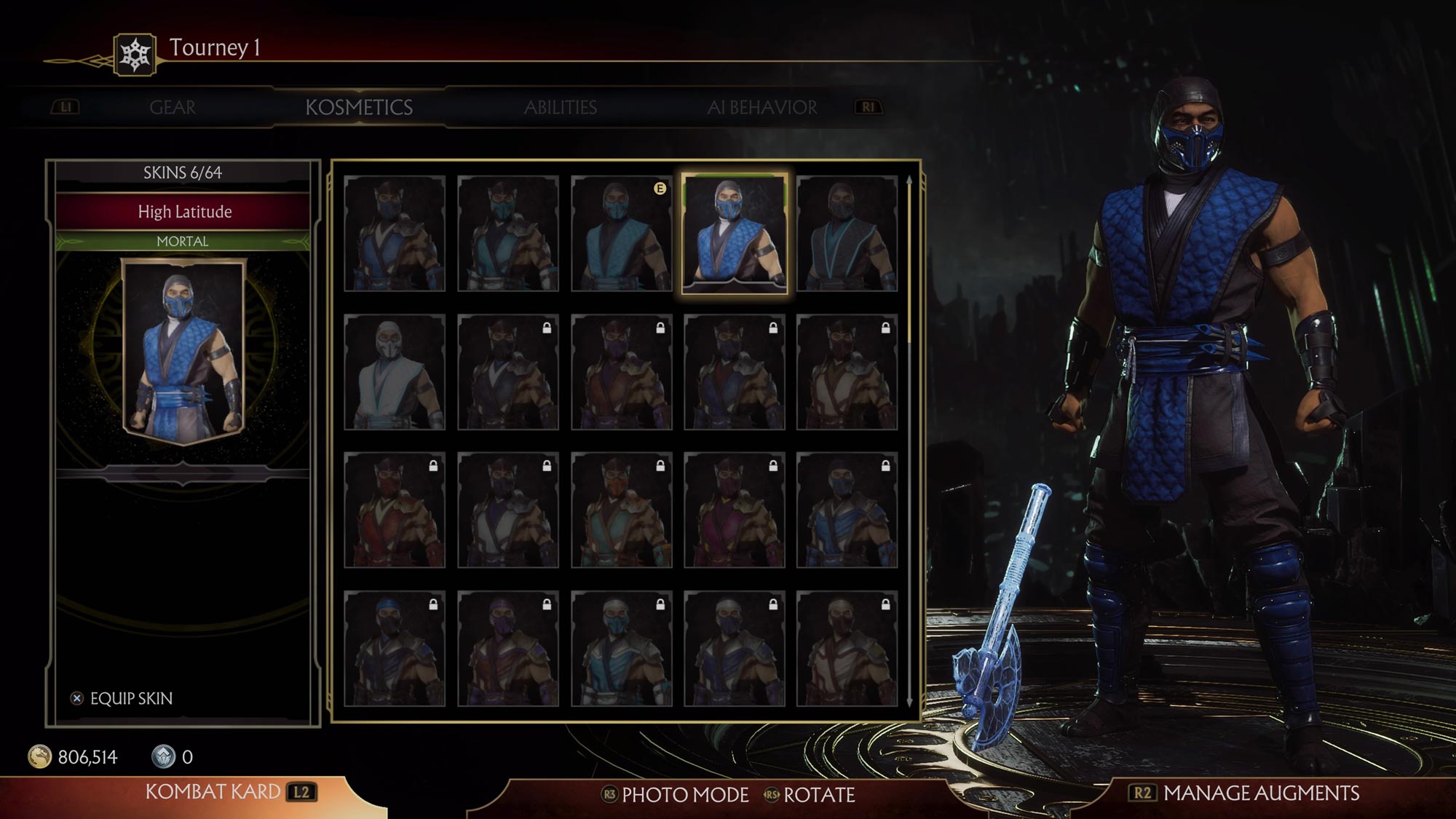Click the Tourney 1 snowflake loadout icon
The width and height of the screenshot is (1456, 819).
pos(135,55)
